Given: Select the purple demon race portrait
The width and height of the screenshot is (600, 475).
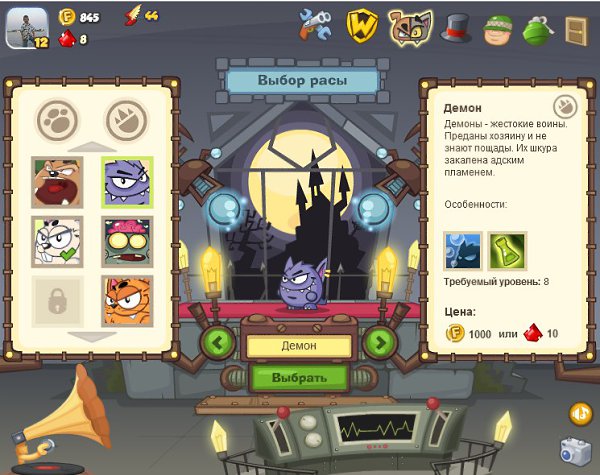Looking at the screenshot, I should coord(127,182).
